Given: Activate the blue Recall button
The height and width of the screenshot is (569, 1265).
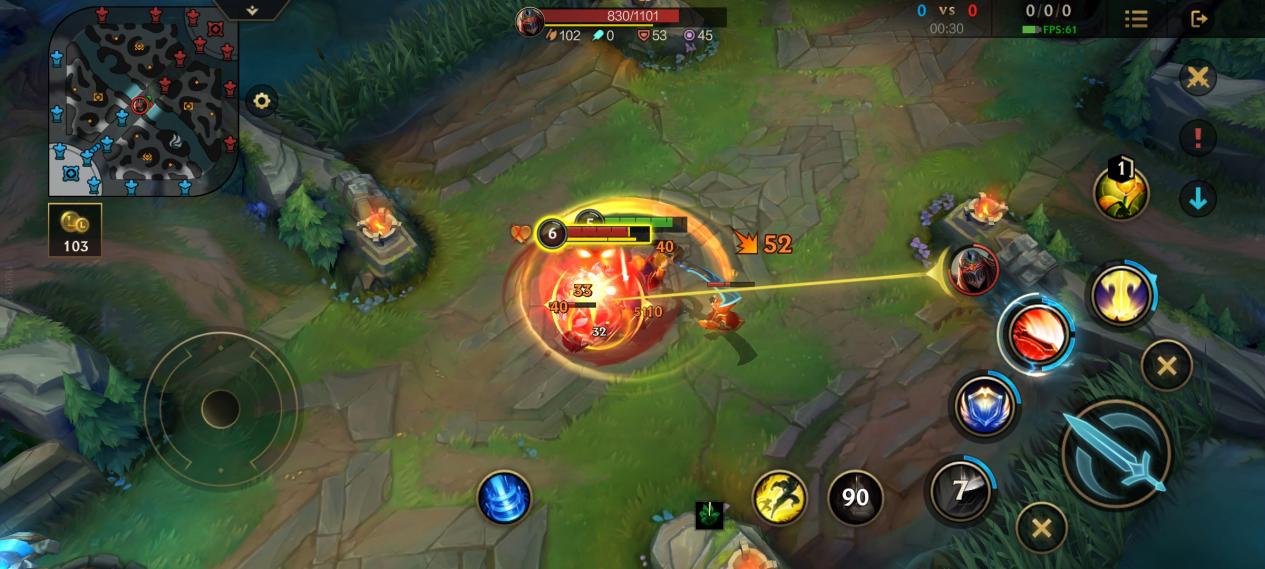Looking at the screenshot, I should 504,497.
